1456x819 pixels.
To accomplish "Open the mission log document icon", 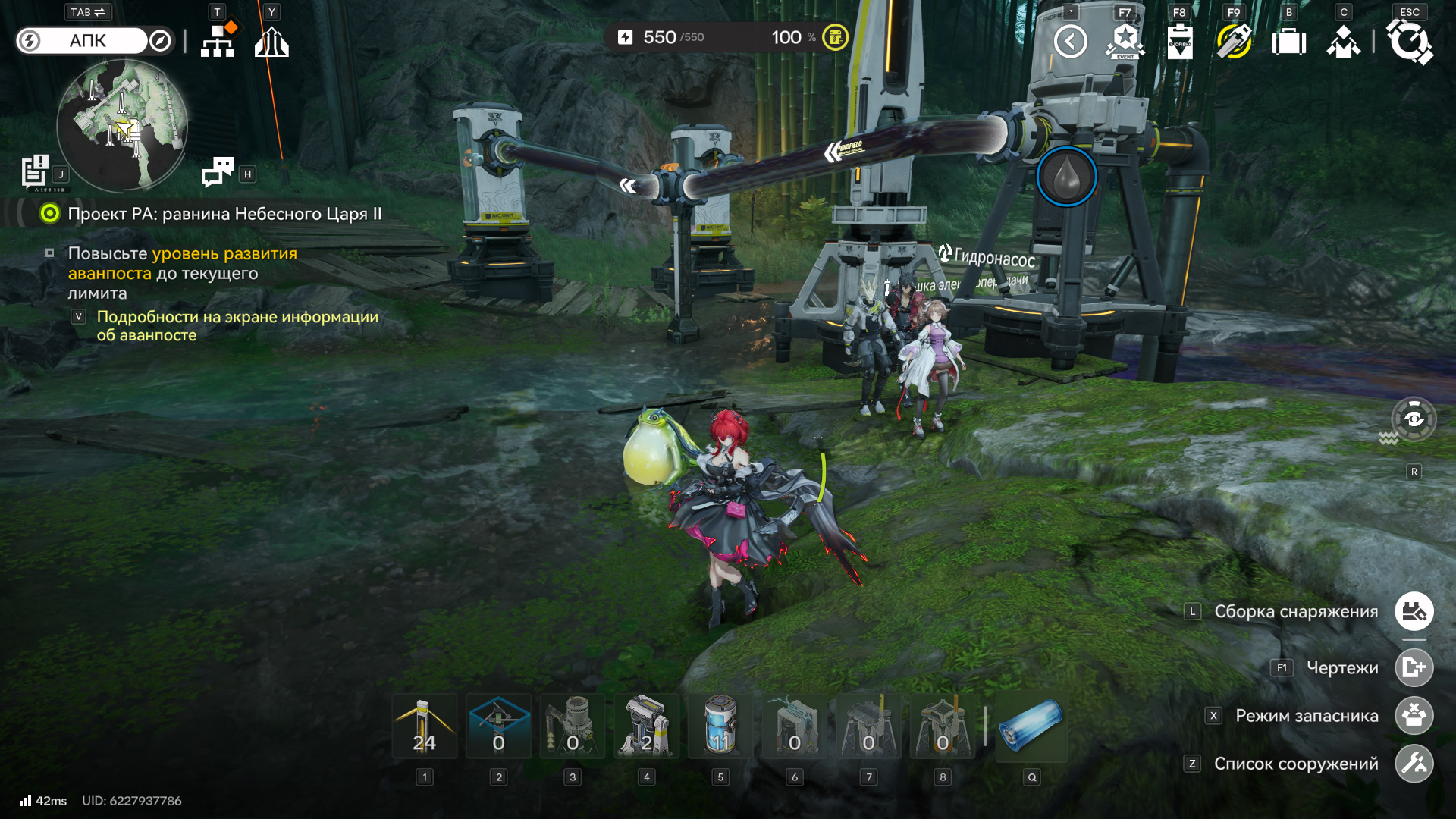I will click(x=35, y=171).
